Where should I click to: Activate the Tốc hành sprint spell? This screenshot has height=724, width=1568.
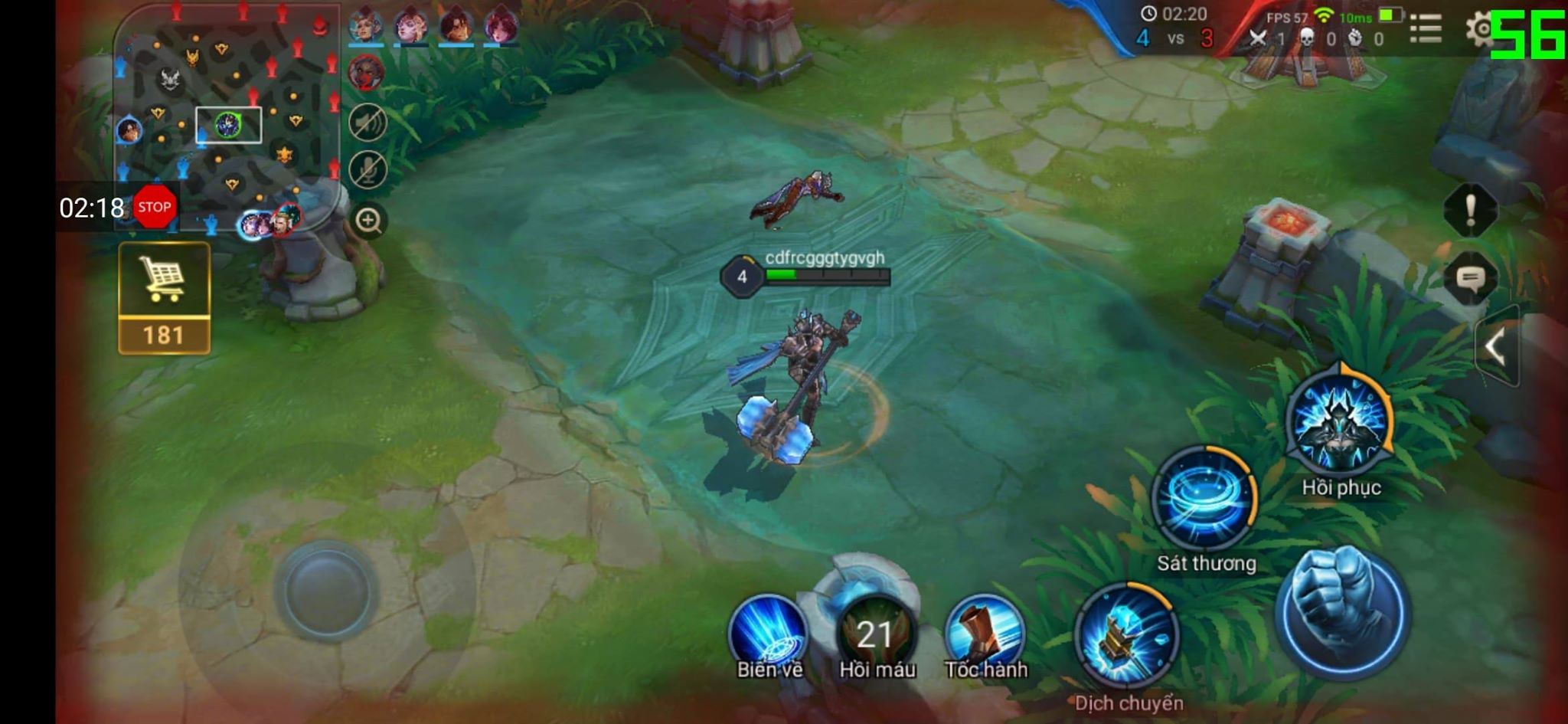[985, 633]
